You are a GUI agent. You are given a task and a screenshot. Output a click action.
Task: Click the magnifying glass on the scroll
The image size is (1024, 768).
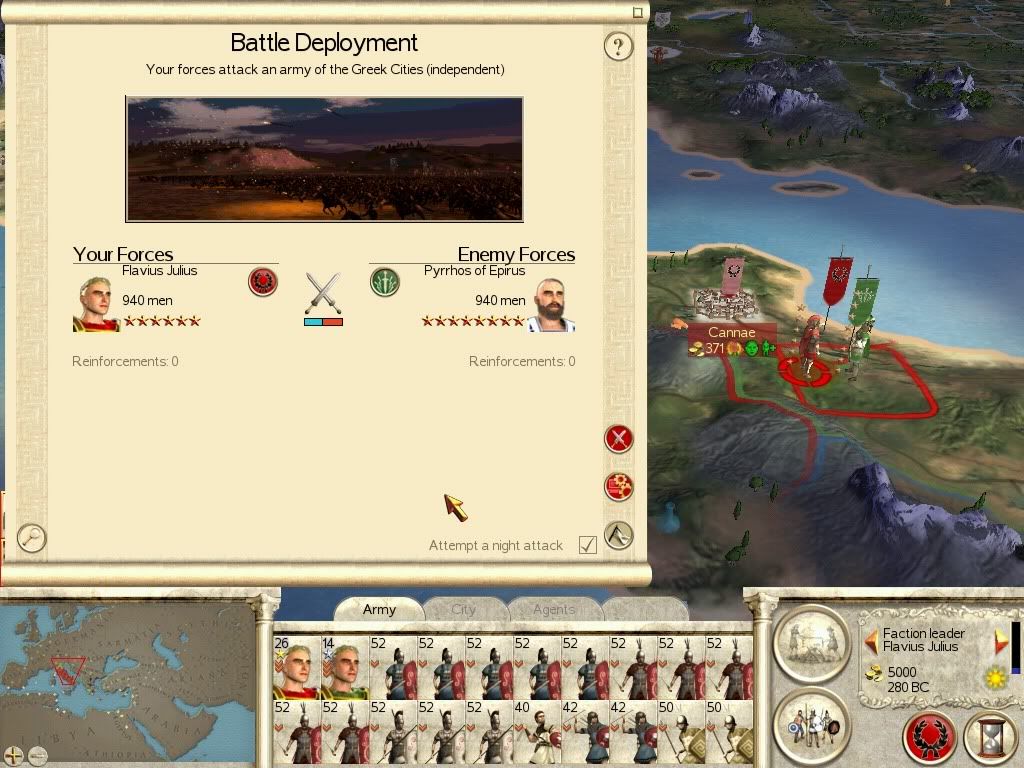coord(31,538)
